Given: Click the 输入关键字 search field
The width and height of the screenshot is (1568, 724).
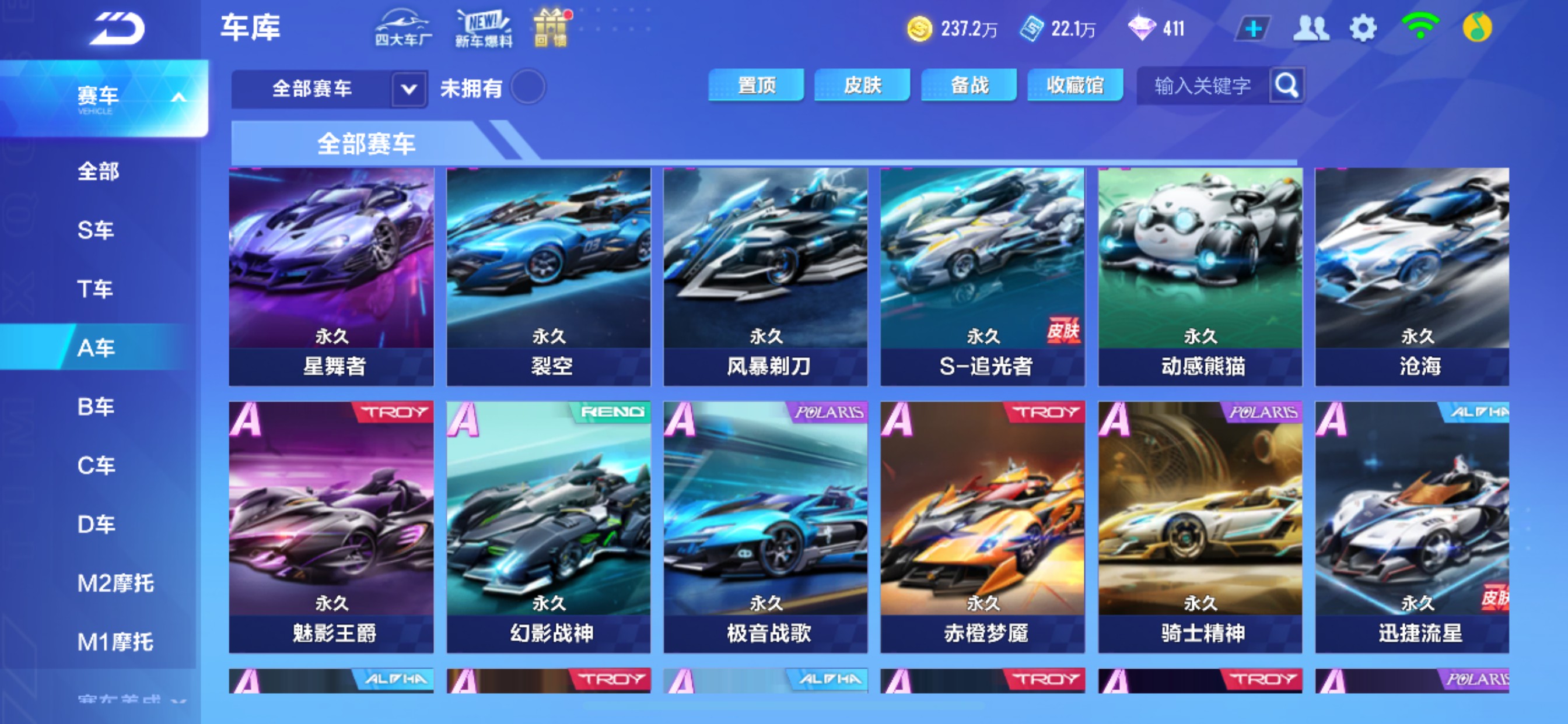Looking at the screenshot, I should 1202,86.
